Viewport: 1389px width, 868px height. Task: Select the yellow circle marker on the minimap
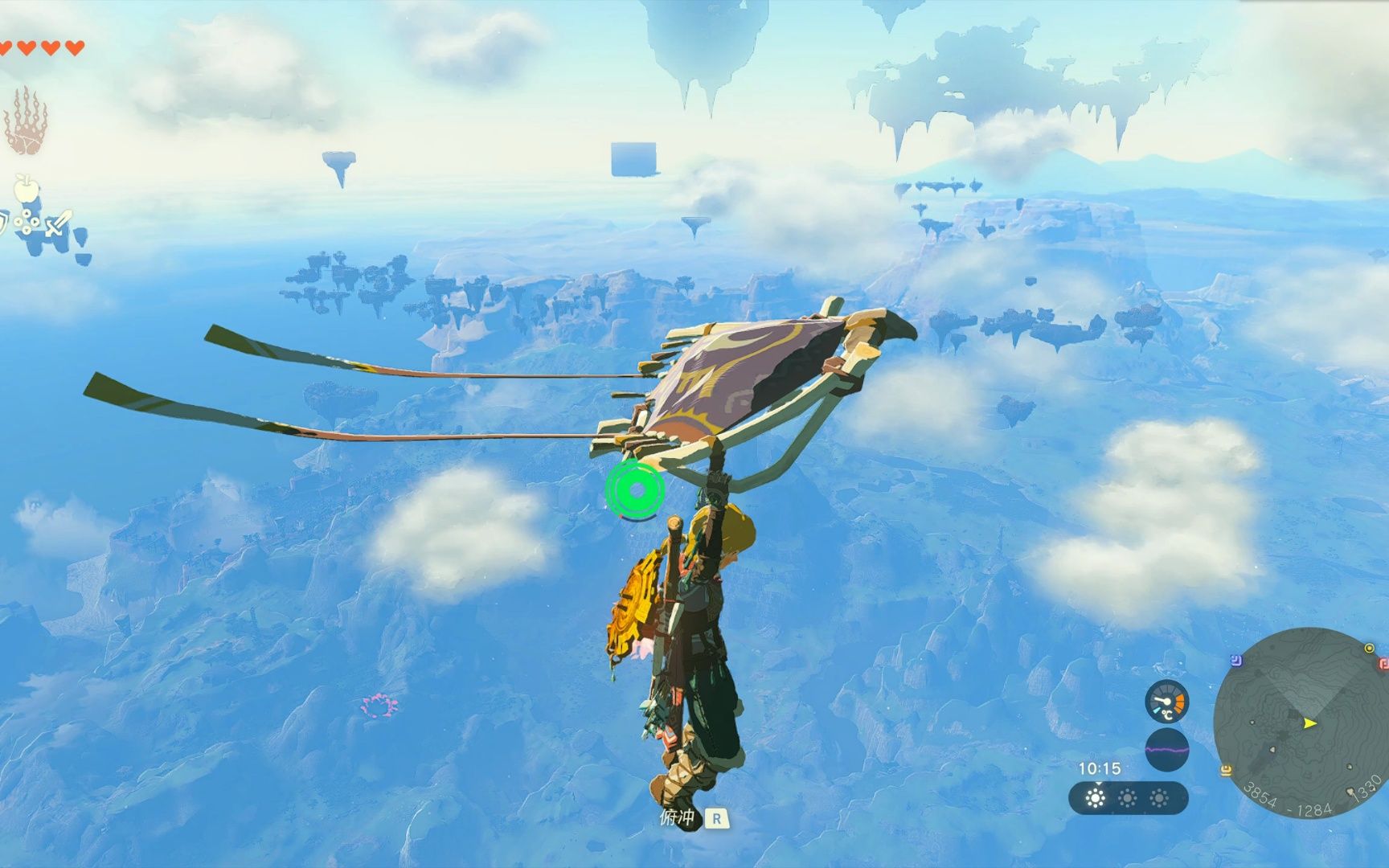click(1369, 648)
